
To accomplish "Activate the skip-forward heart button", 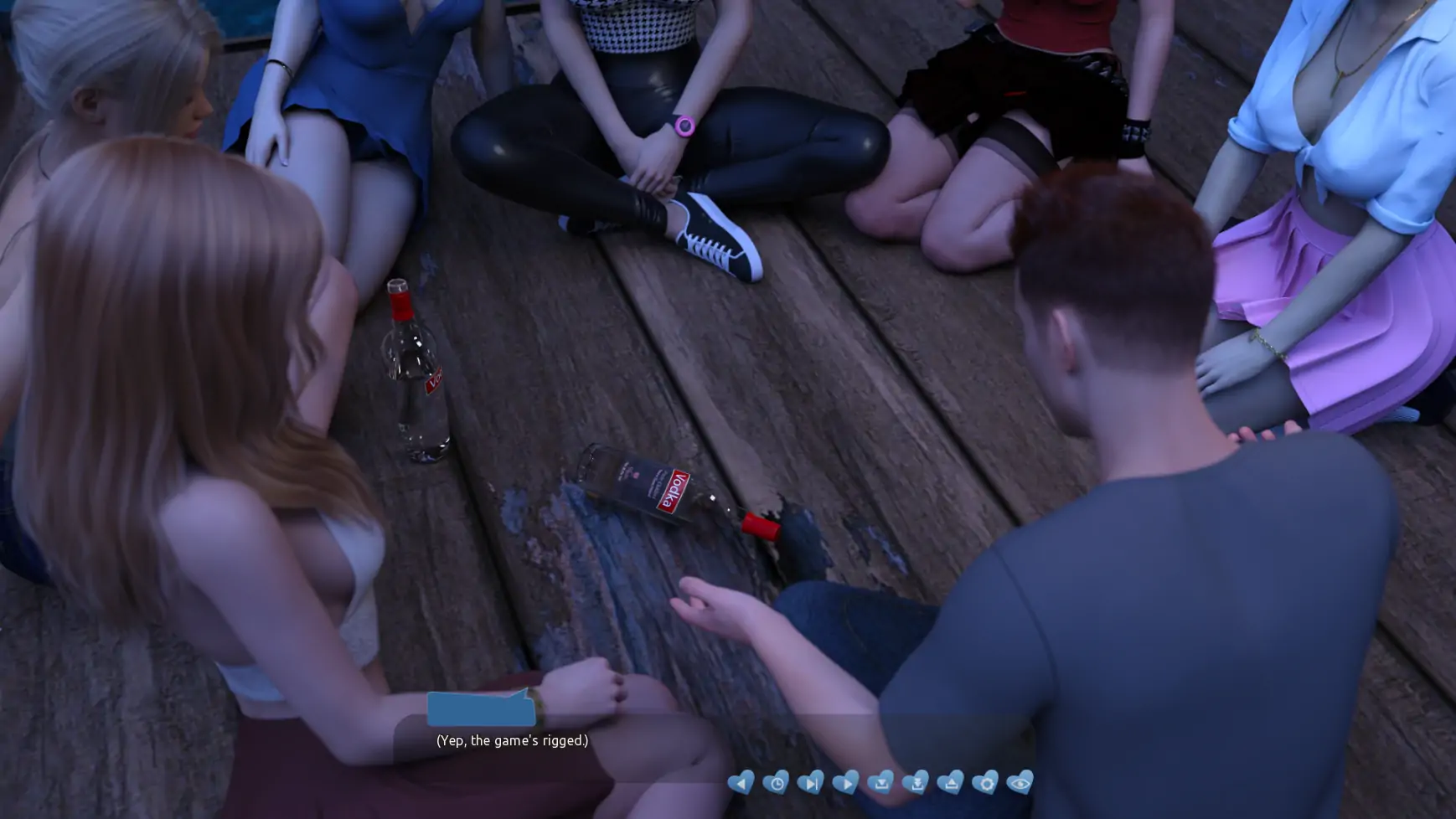I will point(810,782).
